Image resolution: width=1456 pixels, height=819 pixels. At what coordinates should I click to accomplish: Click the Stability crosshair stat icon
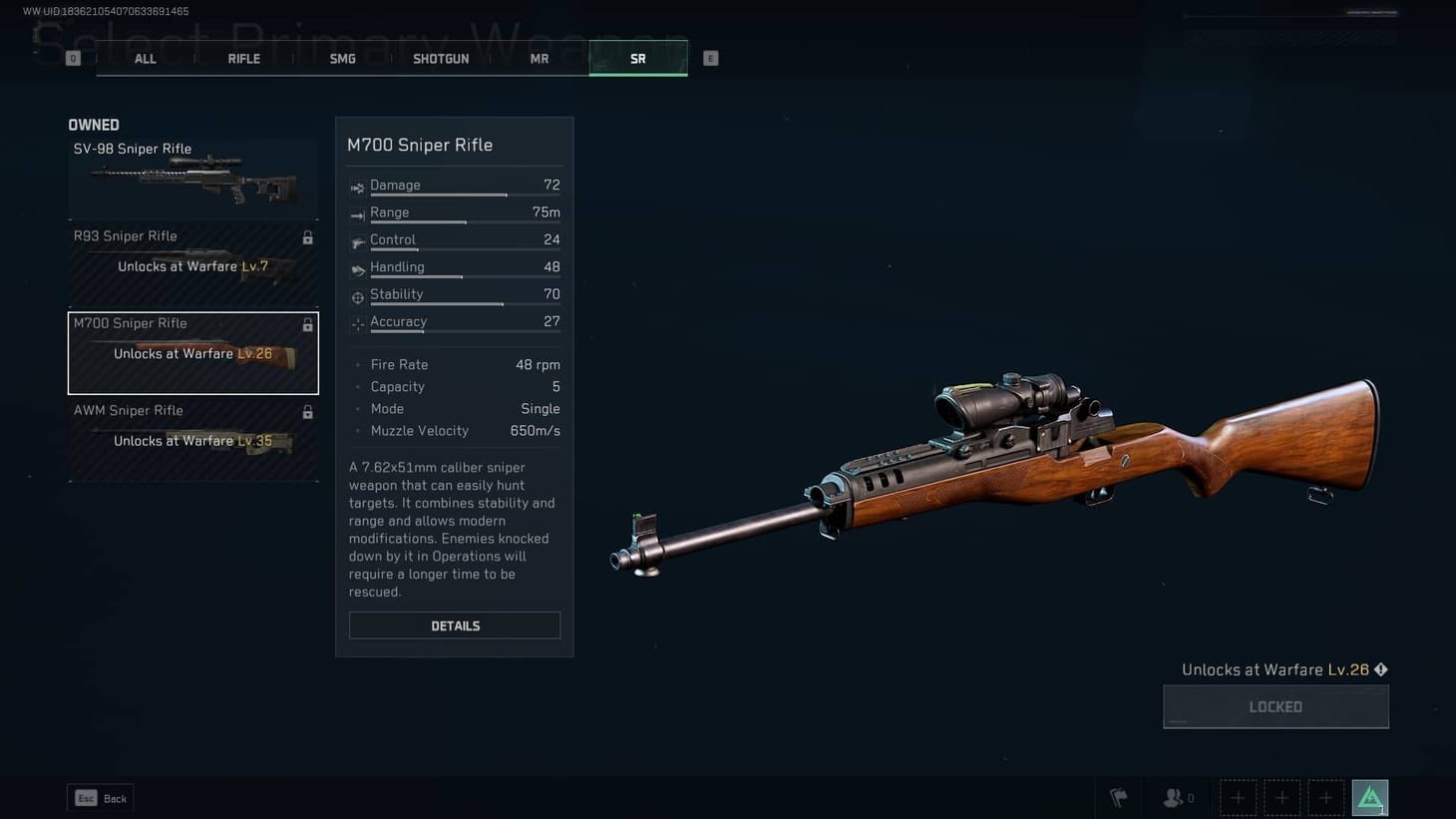[x=357, y=295]
